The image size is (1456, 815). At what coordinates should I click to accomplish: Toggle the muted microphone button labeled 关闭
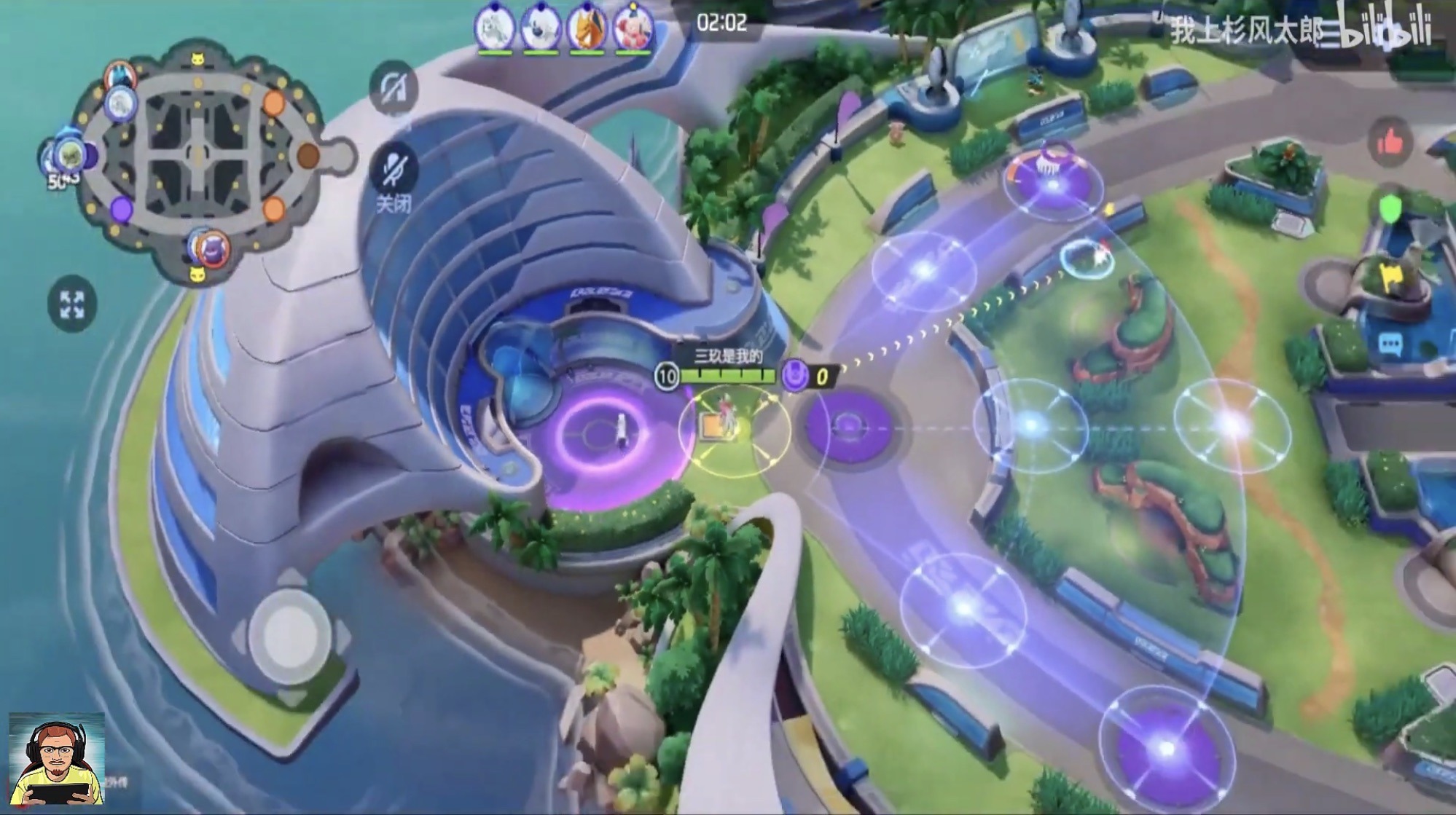coord(394,170)
